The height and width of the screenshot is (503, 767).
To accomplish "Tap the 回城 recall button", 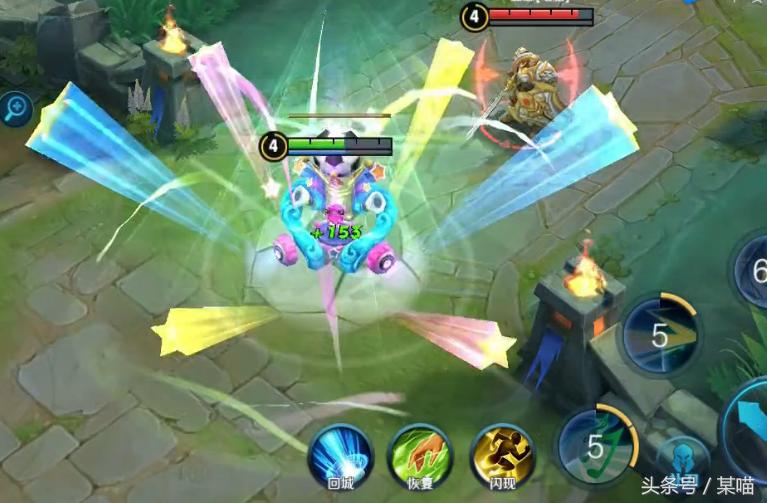I will pos(339,454).
